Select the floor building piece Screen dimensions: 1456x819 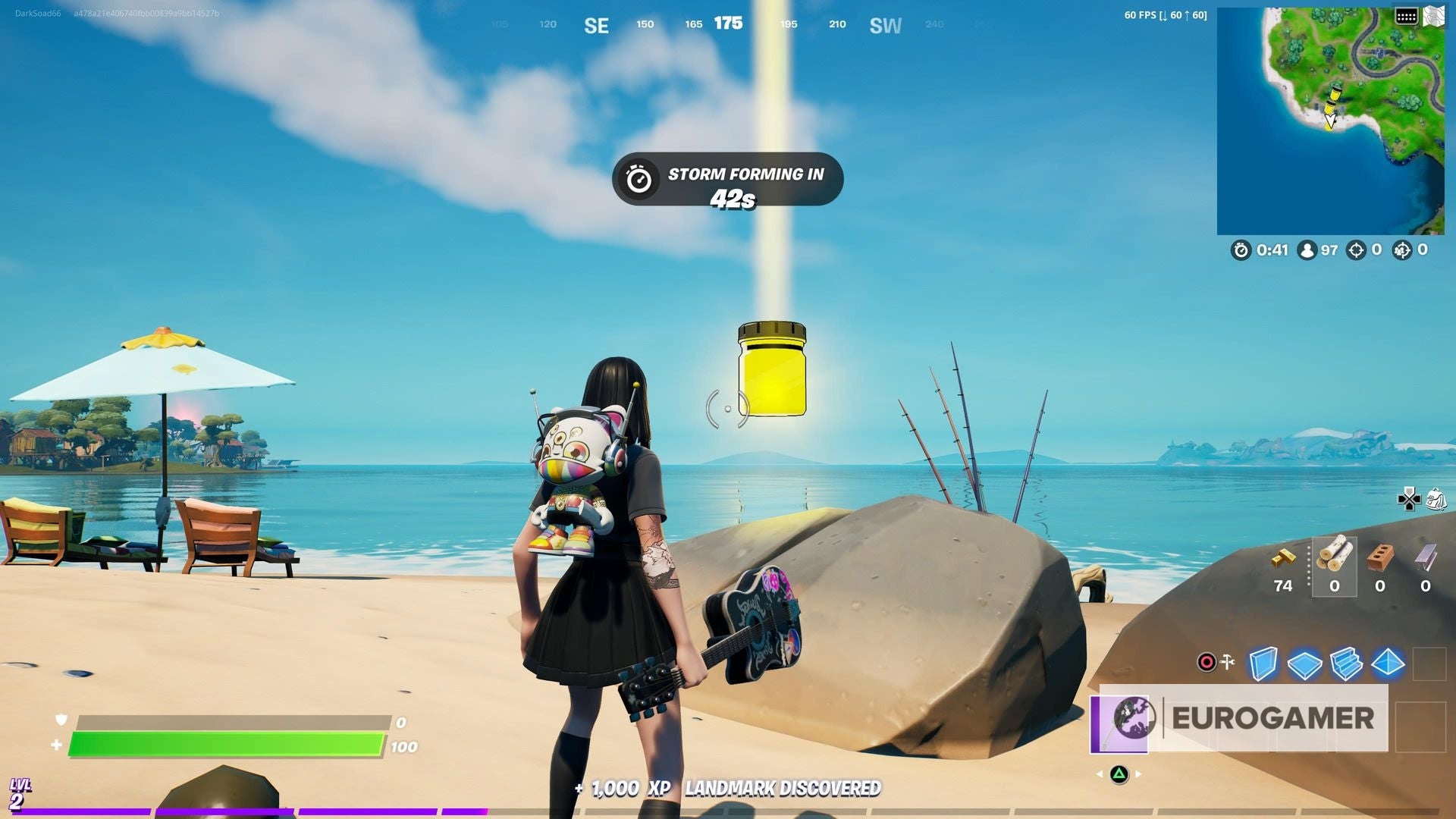click(x=1304, y=662)
